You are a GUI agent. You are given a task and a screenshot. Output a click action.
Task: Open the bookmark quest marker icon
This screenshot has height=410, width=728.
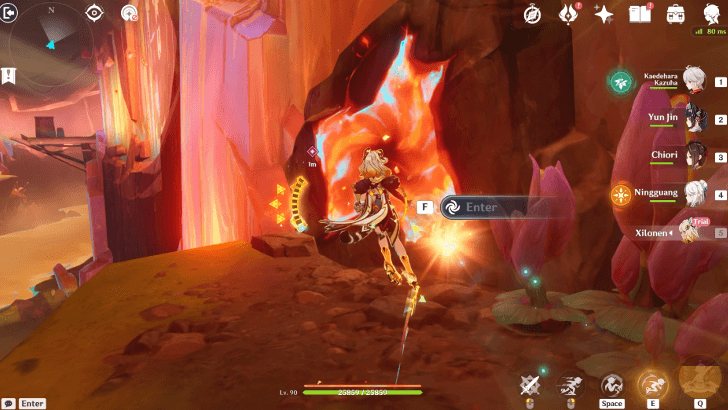[9, 75]
